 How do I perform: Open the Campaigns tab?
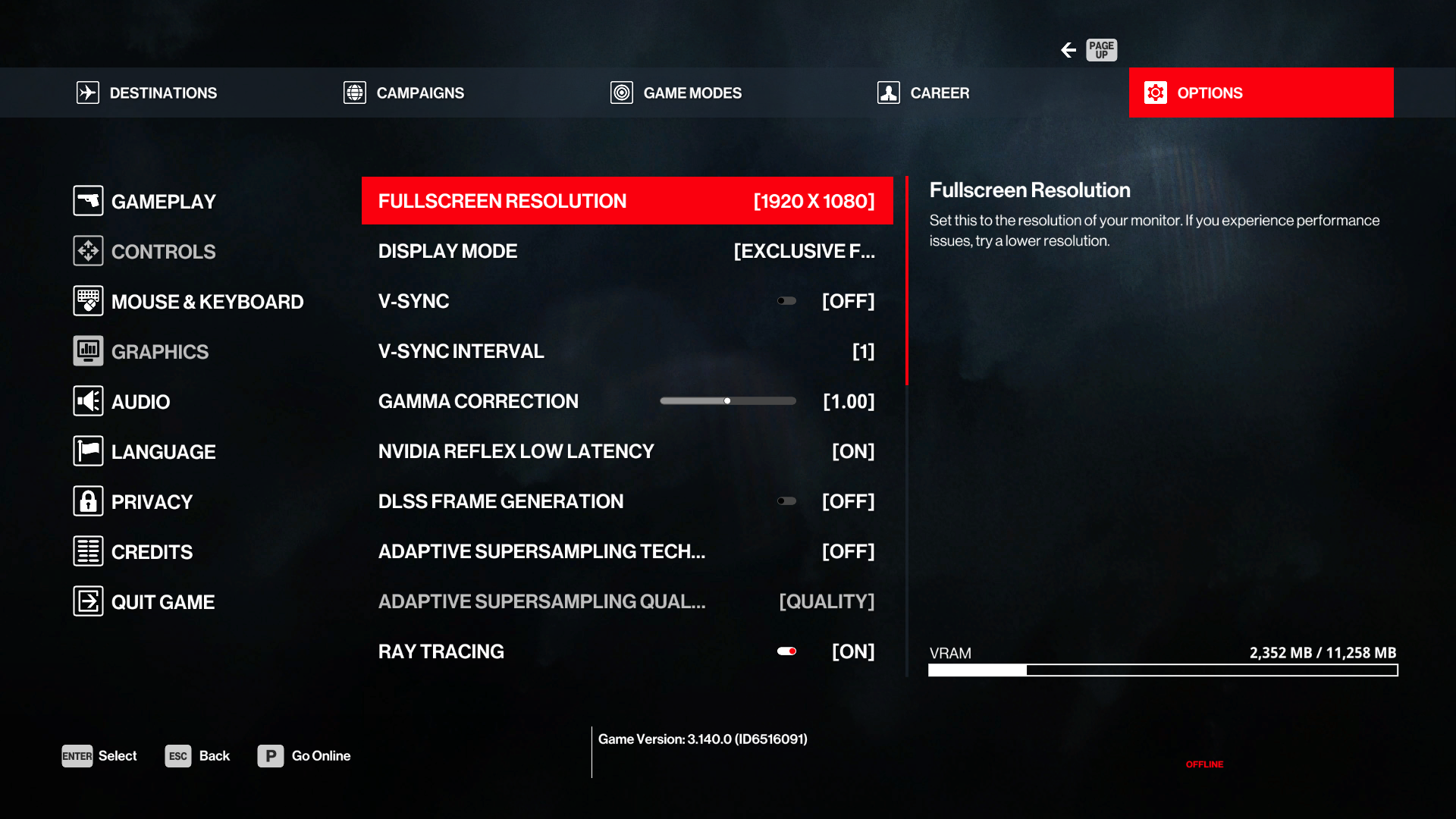(403, 93)
